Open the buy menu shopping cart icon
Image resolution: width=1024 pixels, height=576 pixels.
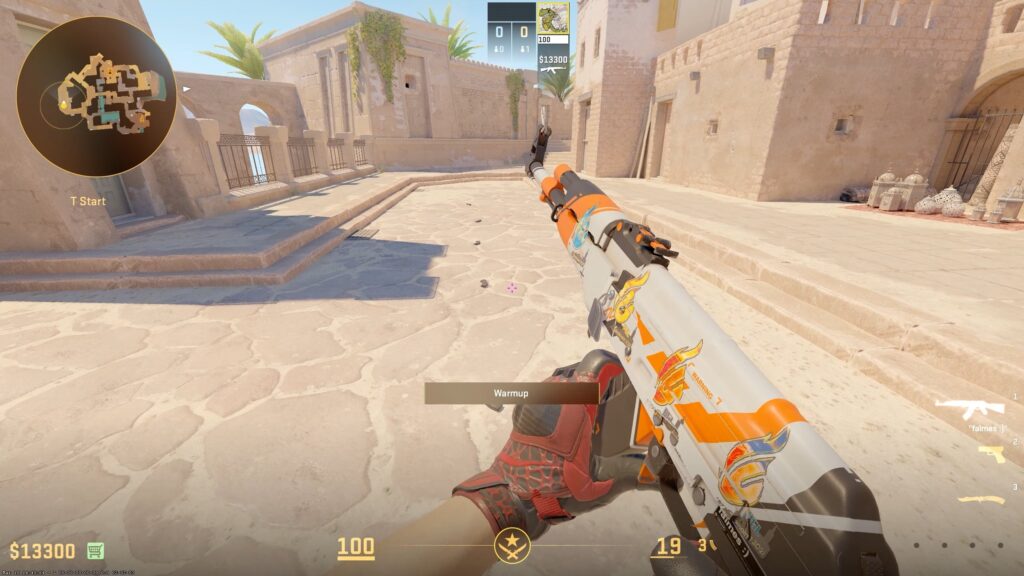96,550
